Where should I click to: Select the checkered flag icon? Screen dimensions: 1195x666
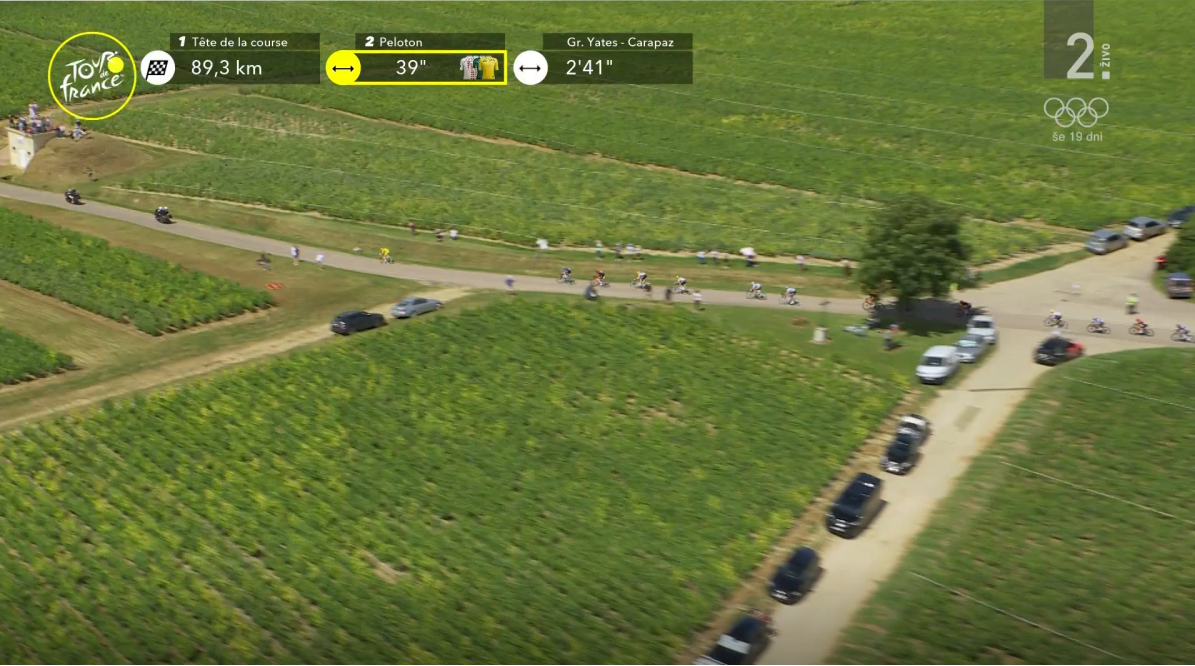(157, 68)
